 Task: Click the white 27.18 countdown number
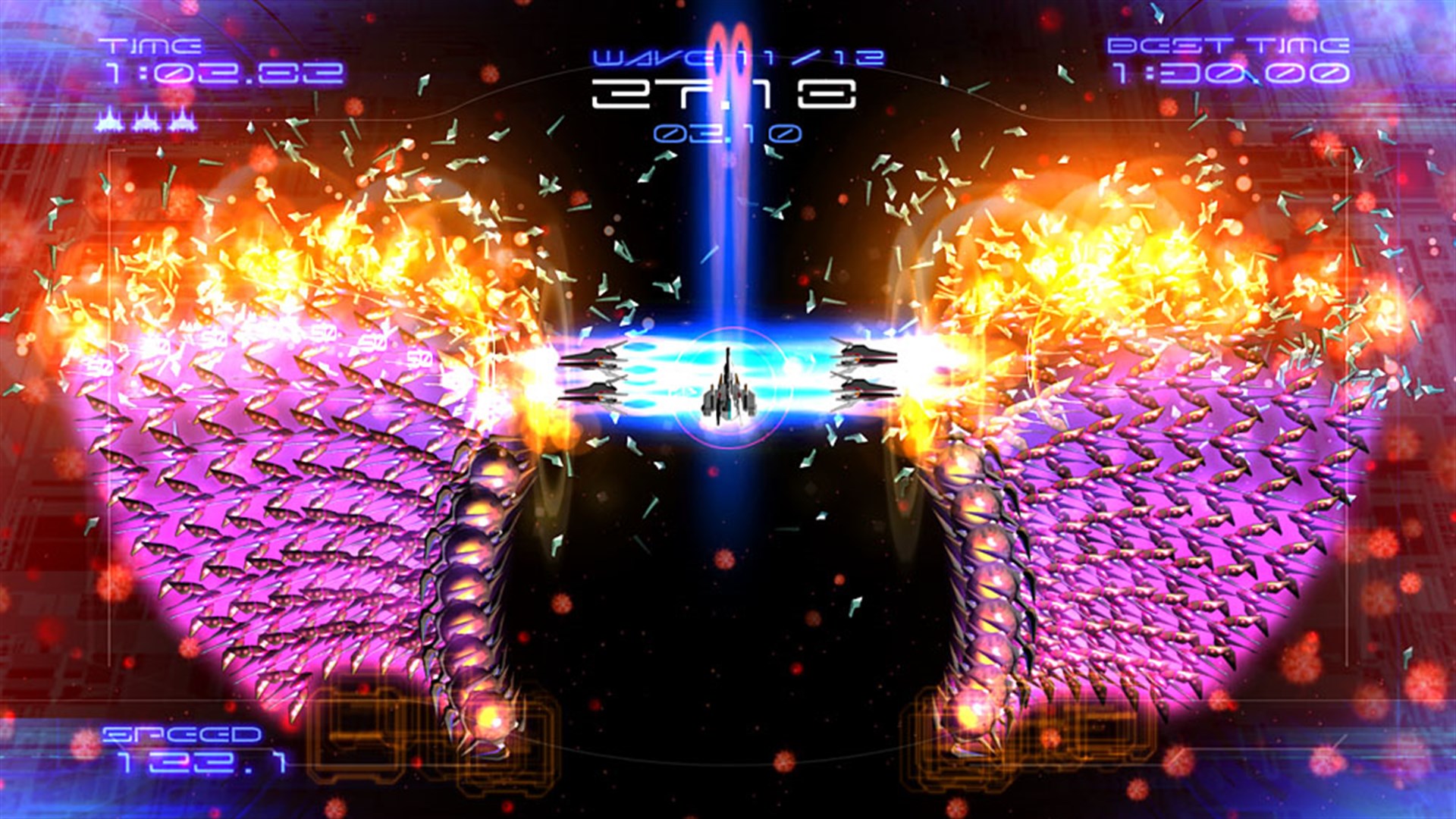click(x=726, y=95)
